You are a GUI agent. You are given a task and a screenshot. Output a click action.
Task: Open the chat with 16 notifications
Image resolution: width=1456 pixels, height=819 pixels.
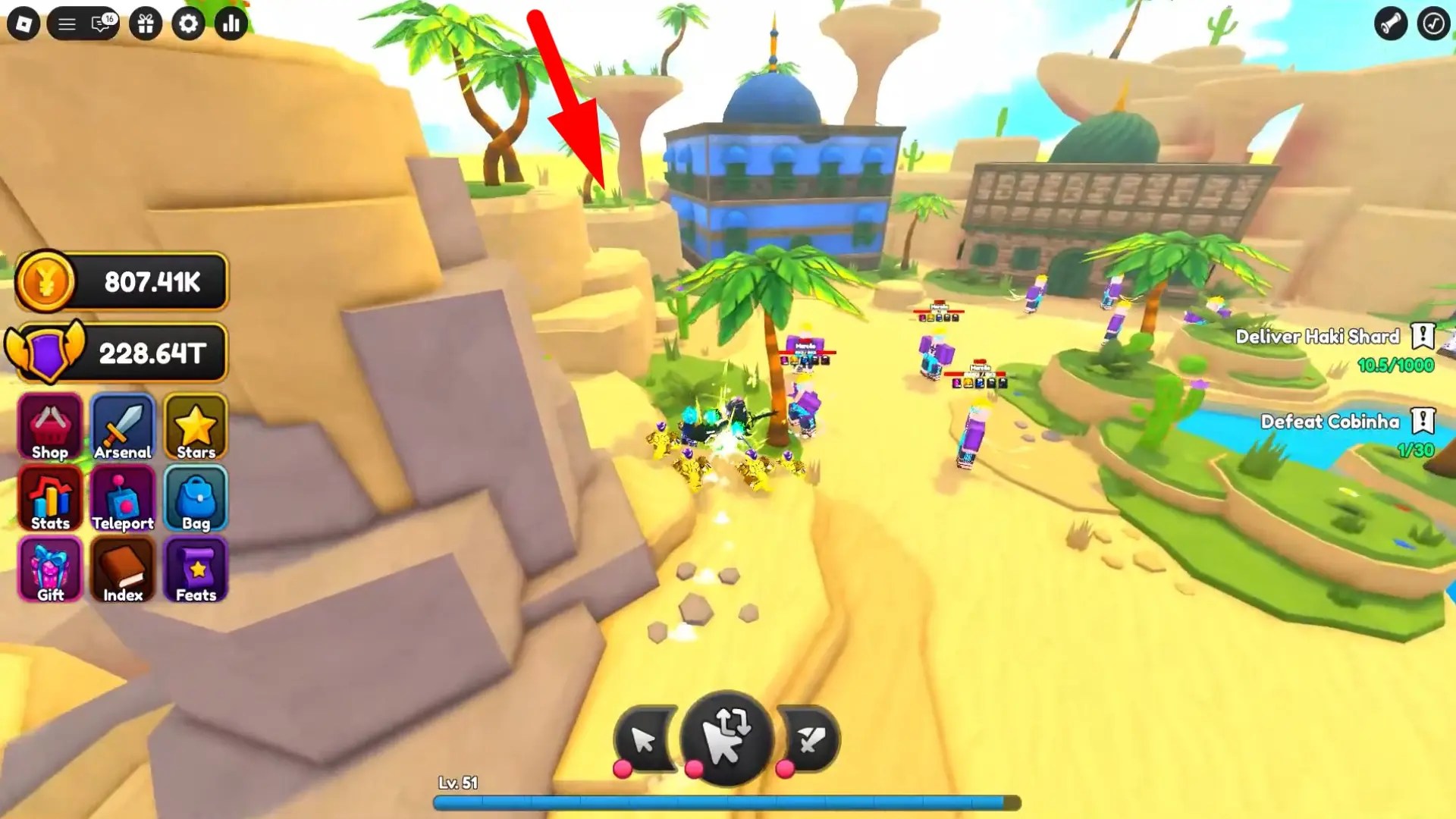coord(99,24)
